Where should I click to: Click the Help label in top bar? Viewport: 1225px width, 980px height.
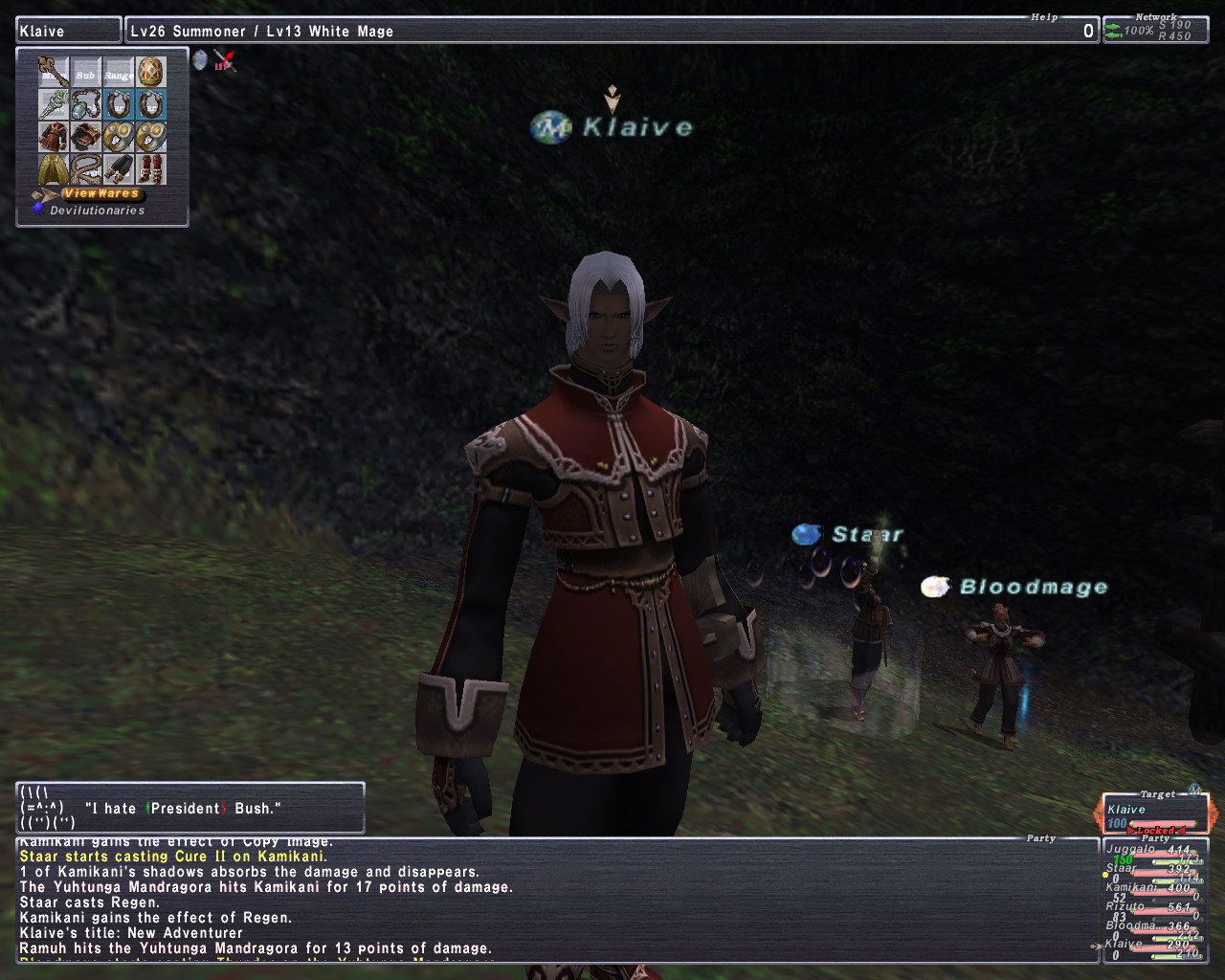pyautogui.click(x=1044, y=17)
